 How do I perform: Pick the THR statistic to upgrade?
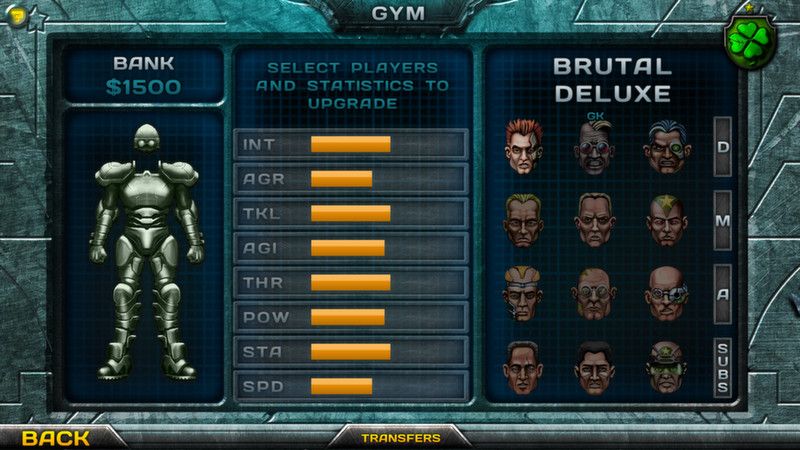tap(350, 282)
